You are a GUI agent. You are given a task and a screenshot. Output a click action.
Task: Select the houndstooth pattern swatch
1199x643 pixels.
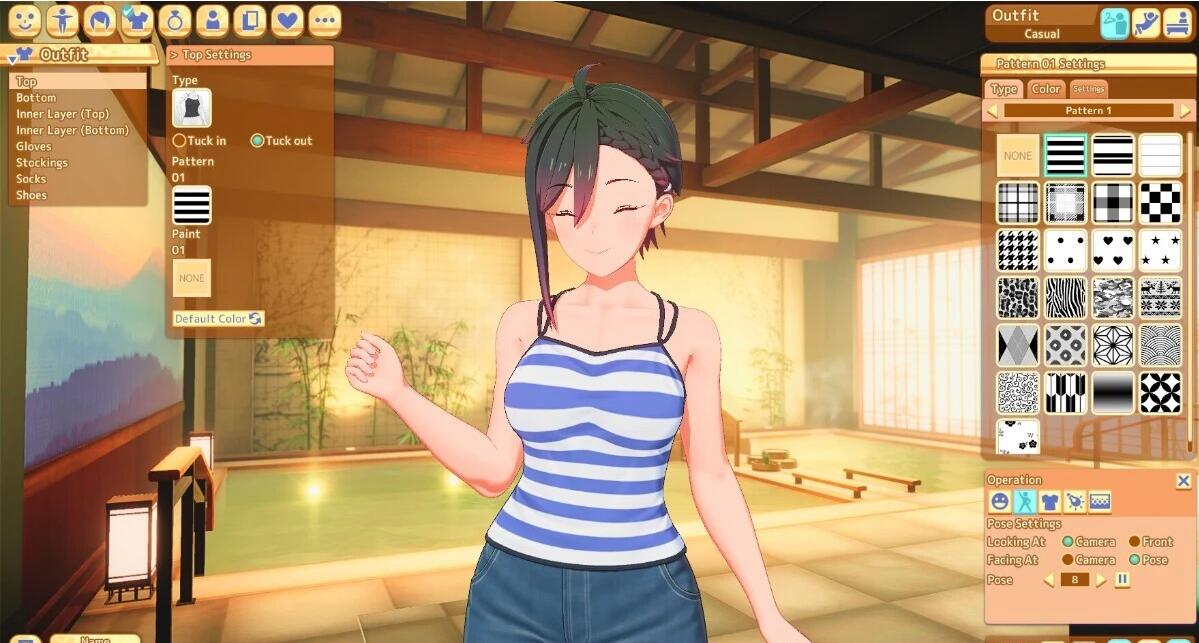[1018, 250]
